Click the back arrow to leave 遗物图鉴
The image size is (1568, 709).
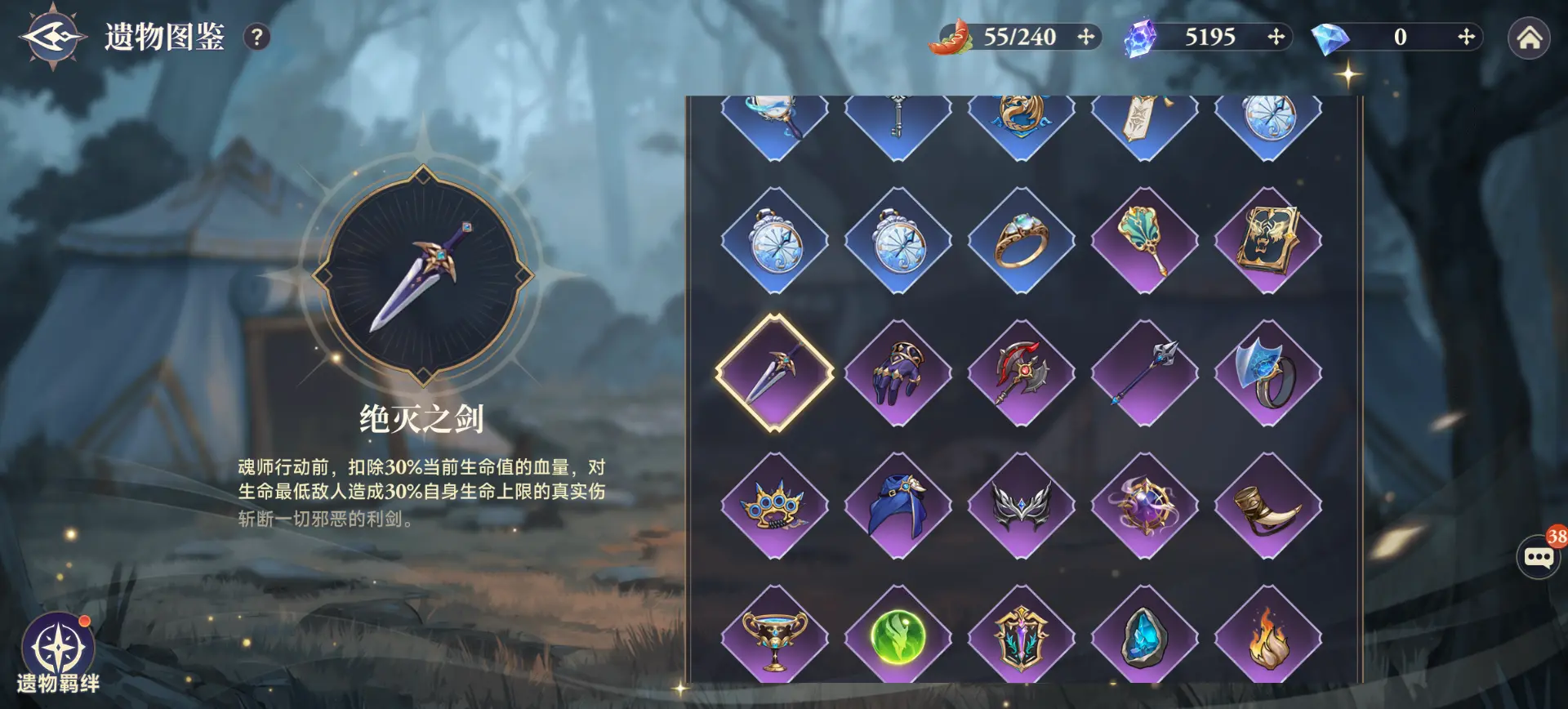(x=55, y=34)
